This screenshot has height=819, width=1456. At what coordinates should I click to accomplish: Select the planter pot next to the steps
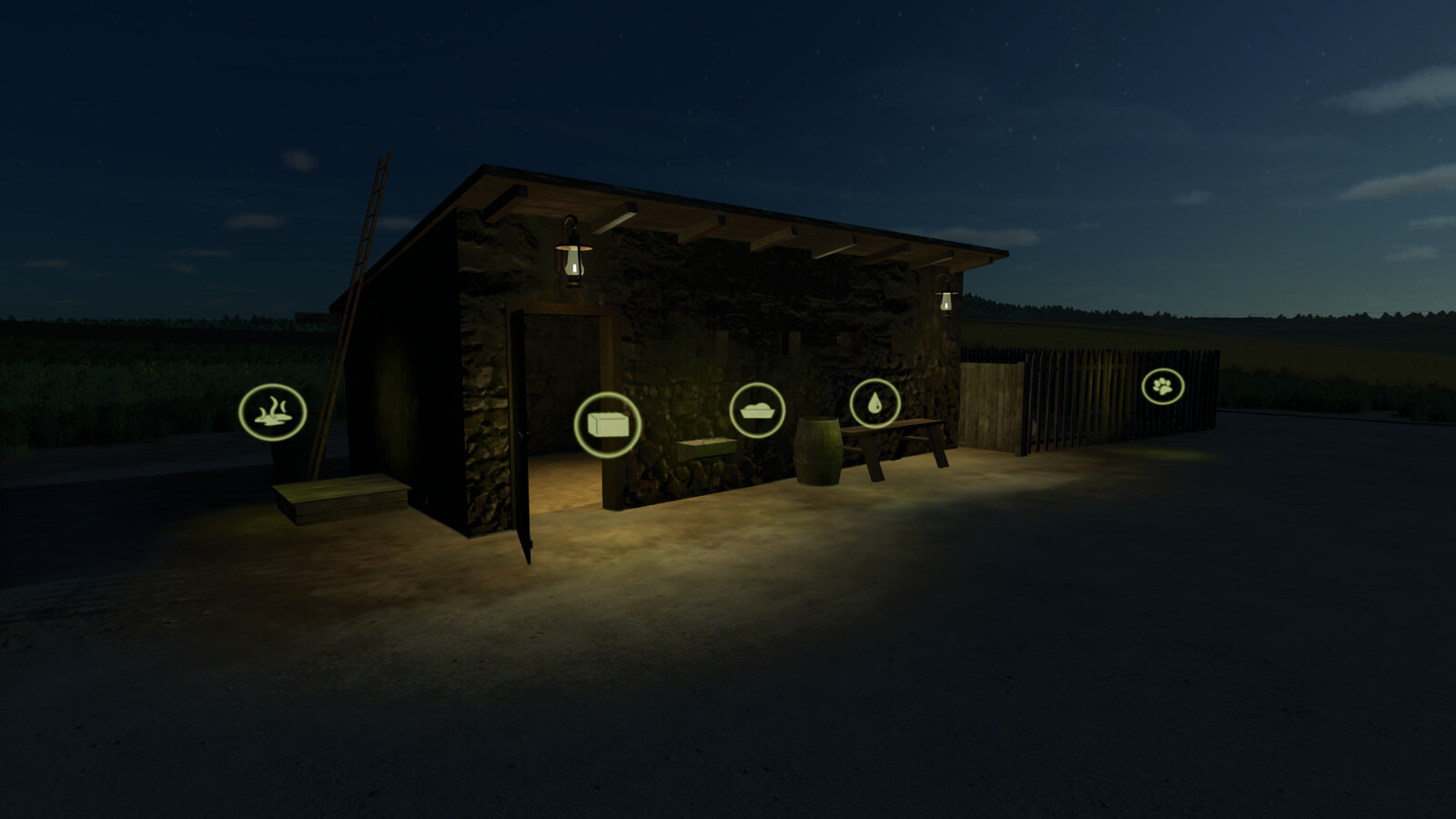click(287, 455)
